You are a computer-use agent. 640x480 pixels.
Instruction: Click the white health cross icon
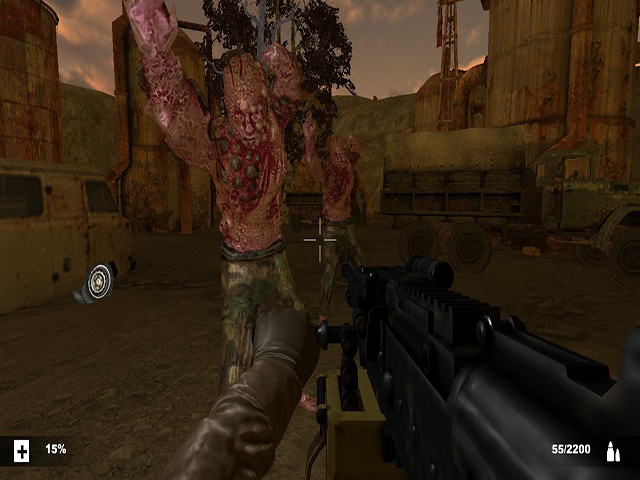coord(21,451)
